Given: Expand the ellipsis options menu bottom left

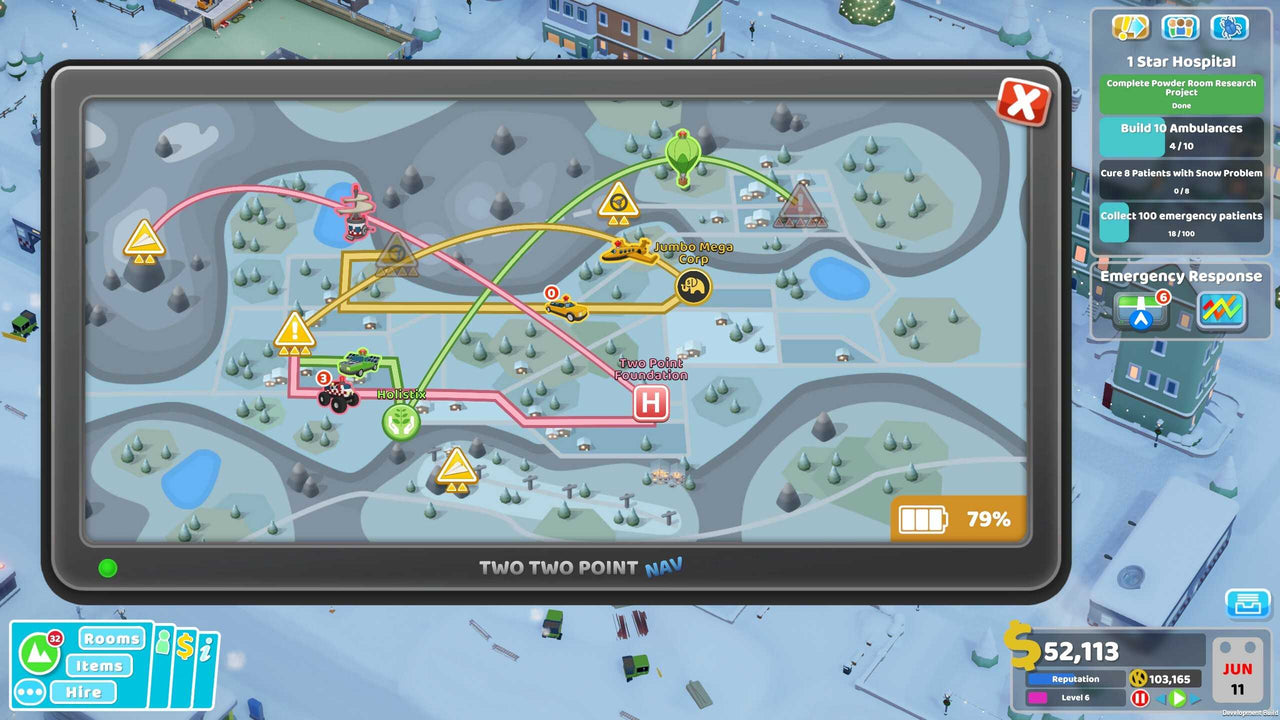Looking at the screenshot, I should click(30, 690).
